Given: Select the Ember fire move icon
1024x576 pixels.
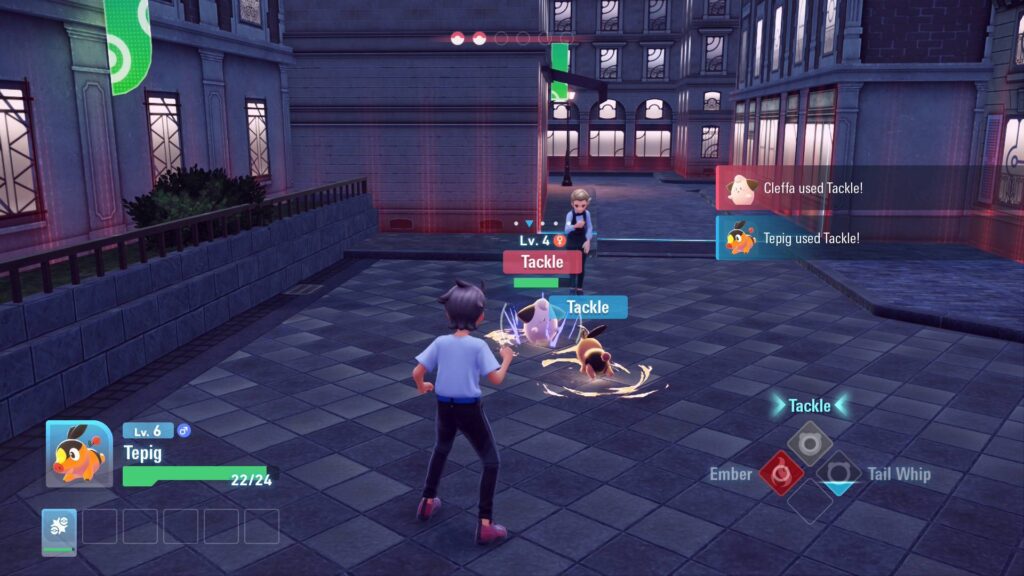Looking at the screenshot, I should [x=781, y=472].
